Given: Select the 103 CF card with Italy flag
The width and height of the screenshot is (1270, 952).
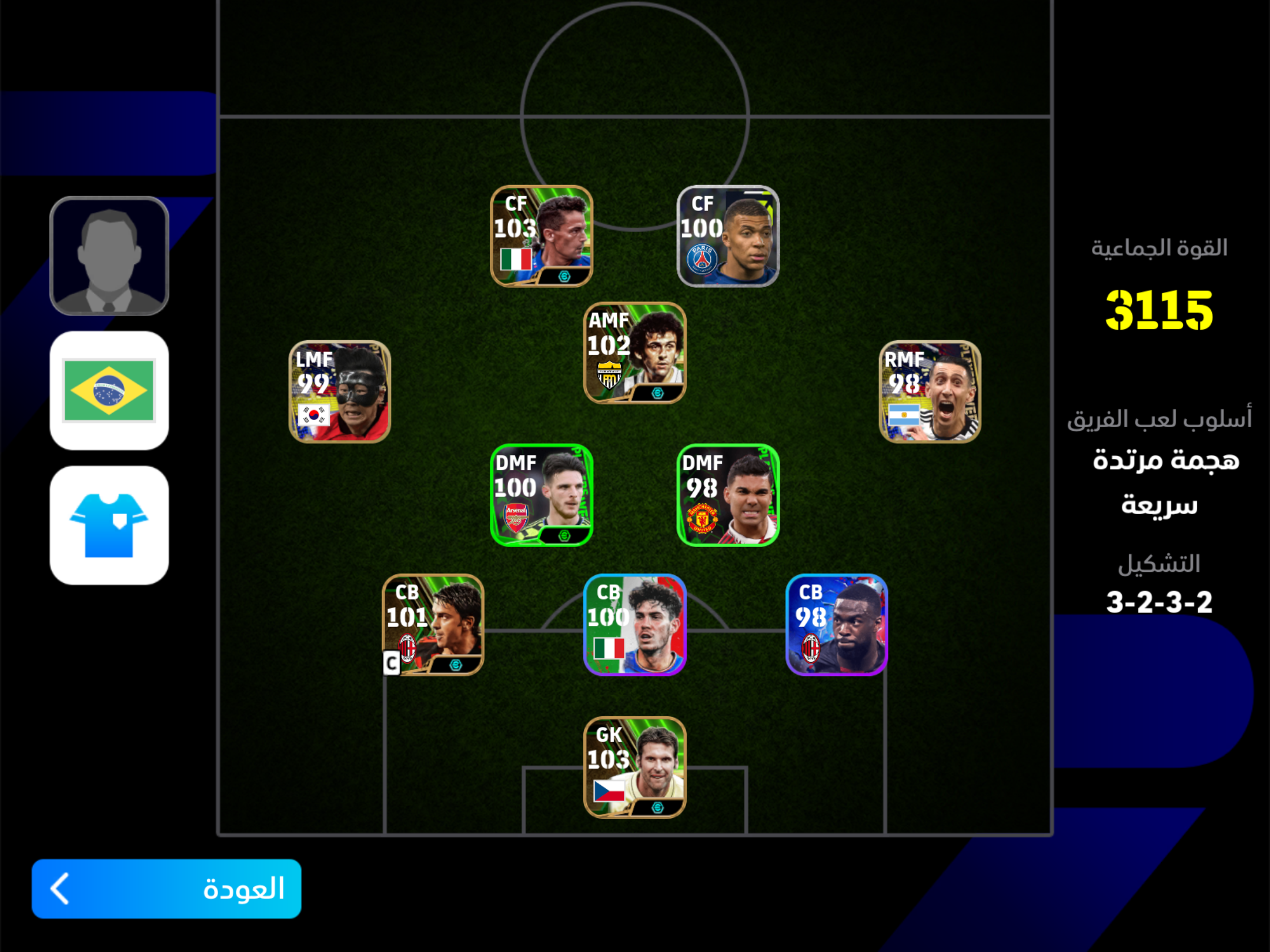Looking at the screenshot, I should tap(542, 236).
